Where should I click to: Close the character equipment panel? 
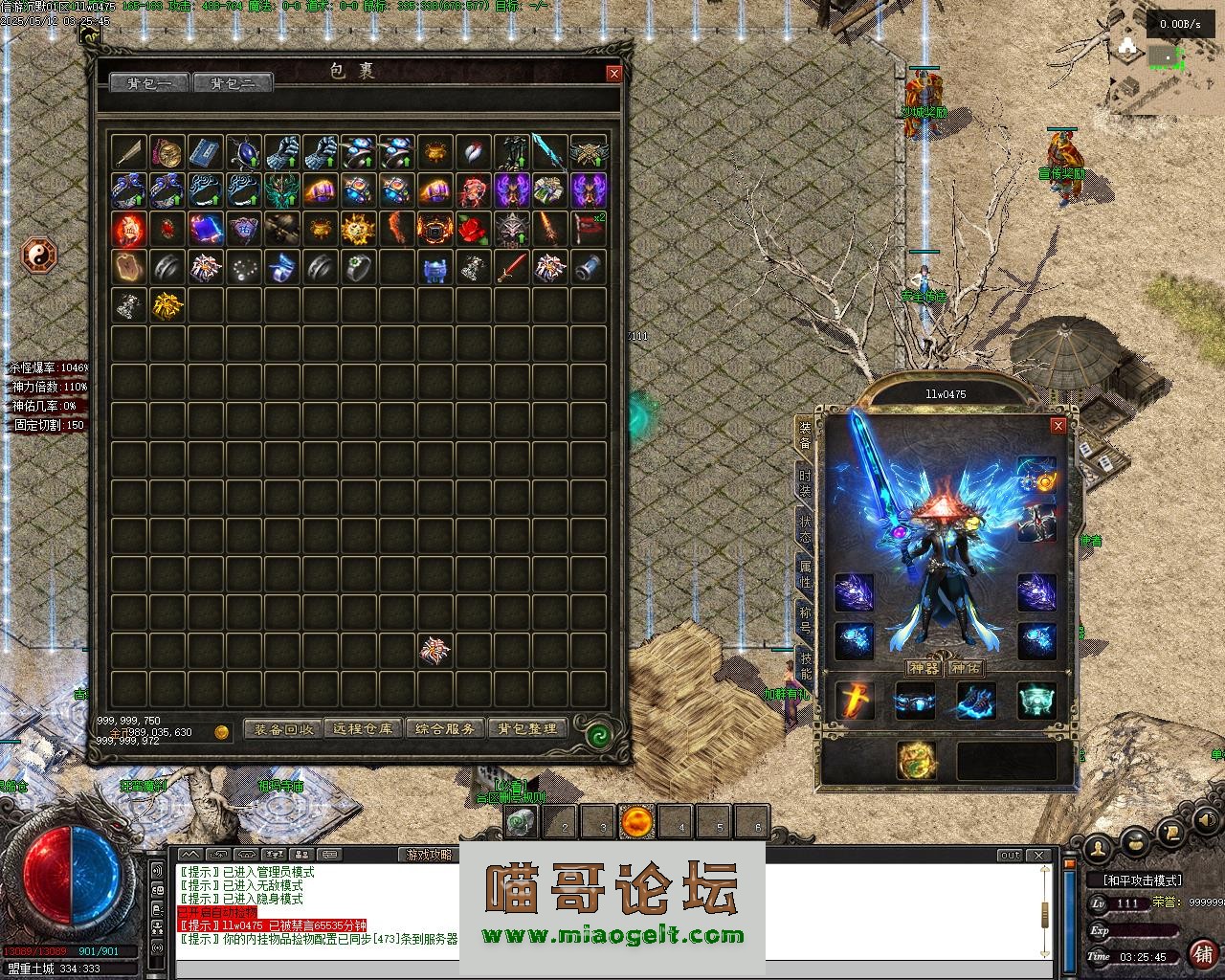(1058, 426)
